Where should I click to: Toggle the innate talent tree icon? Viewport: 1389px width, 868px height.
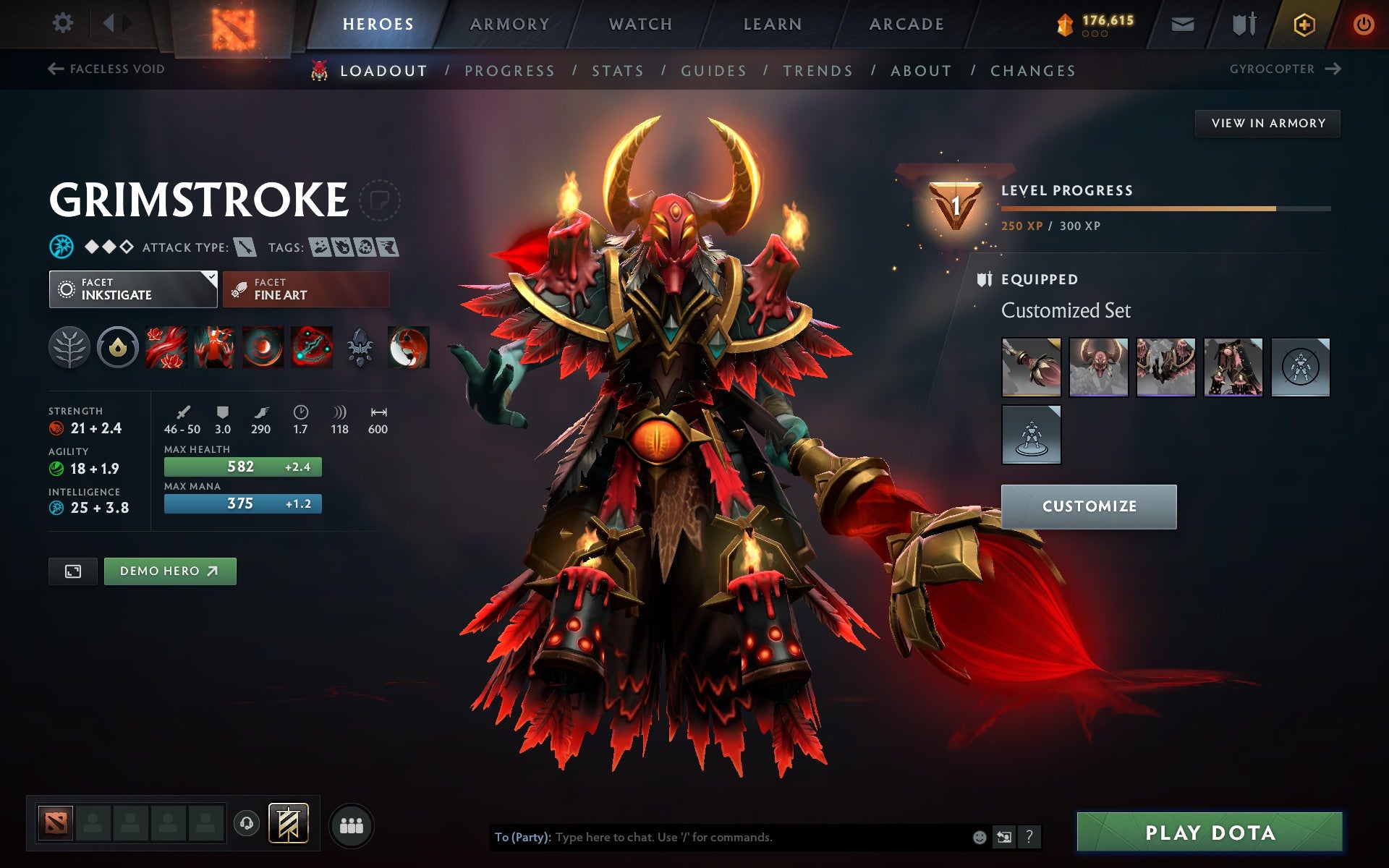70,346
